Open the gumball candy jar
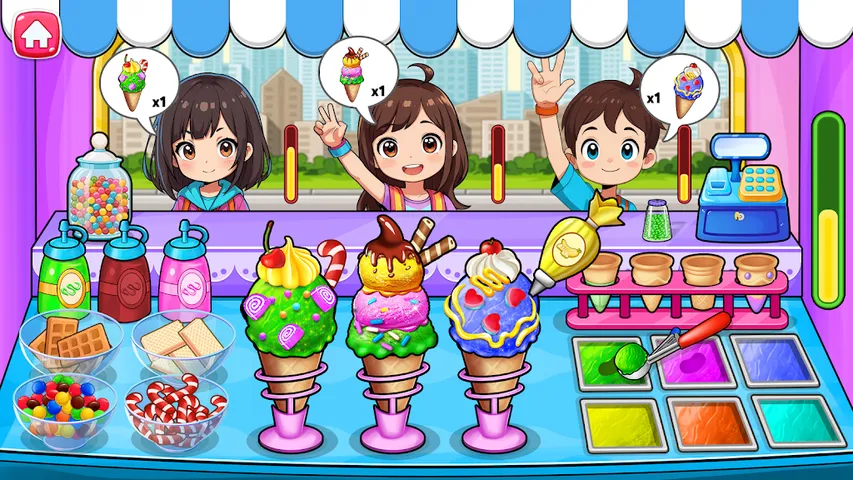Viewport: 853px width, 480px height. coord(100,190)
